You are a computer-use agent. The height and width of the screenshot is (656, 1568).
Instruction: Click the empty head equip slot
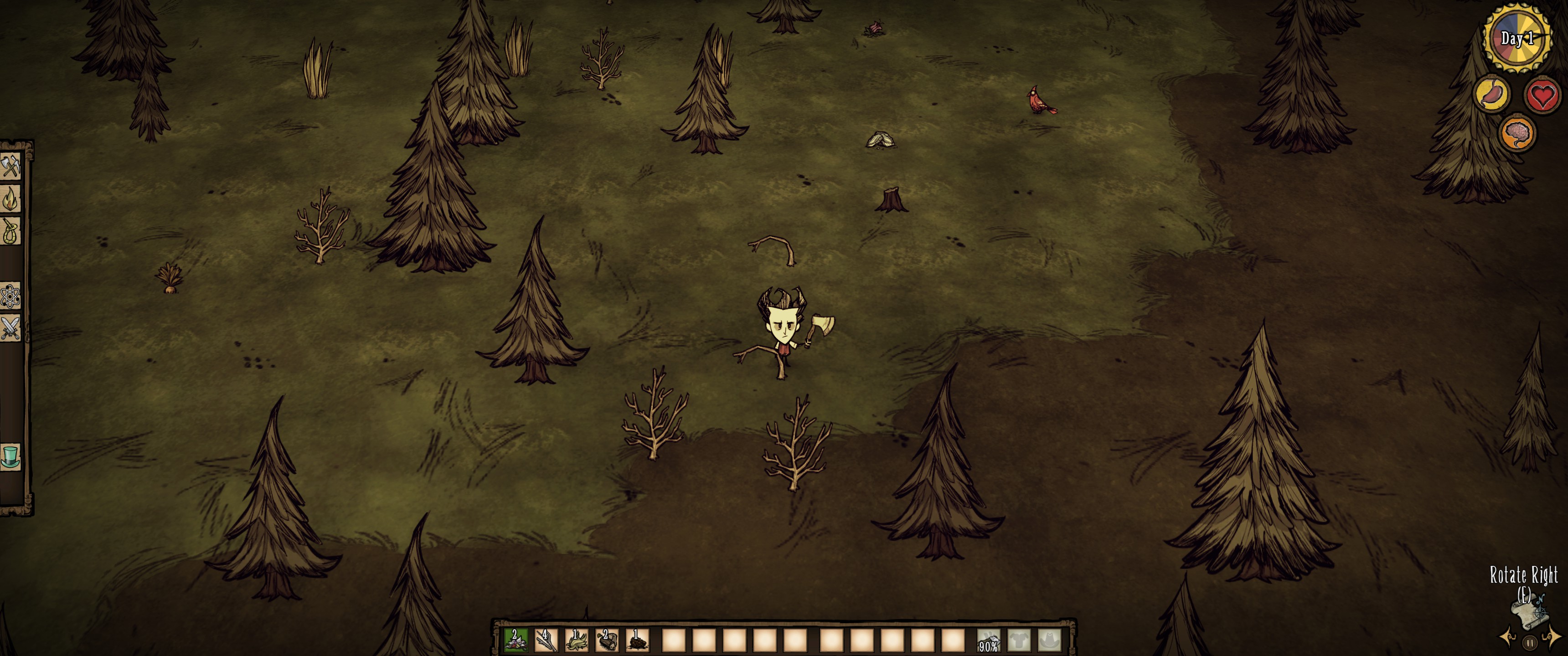click(x=1049, y=640)
